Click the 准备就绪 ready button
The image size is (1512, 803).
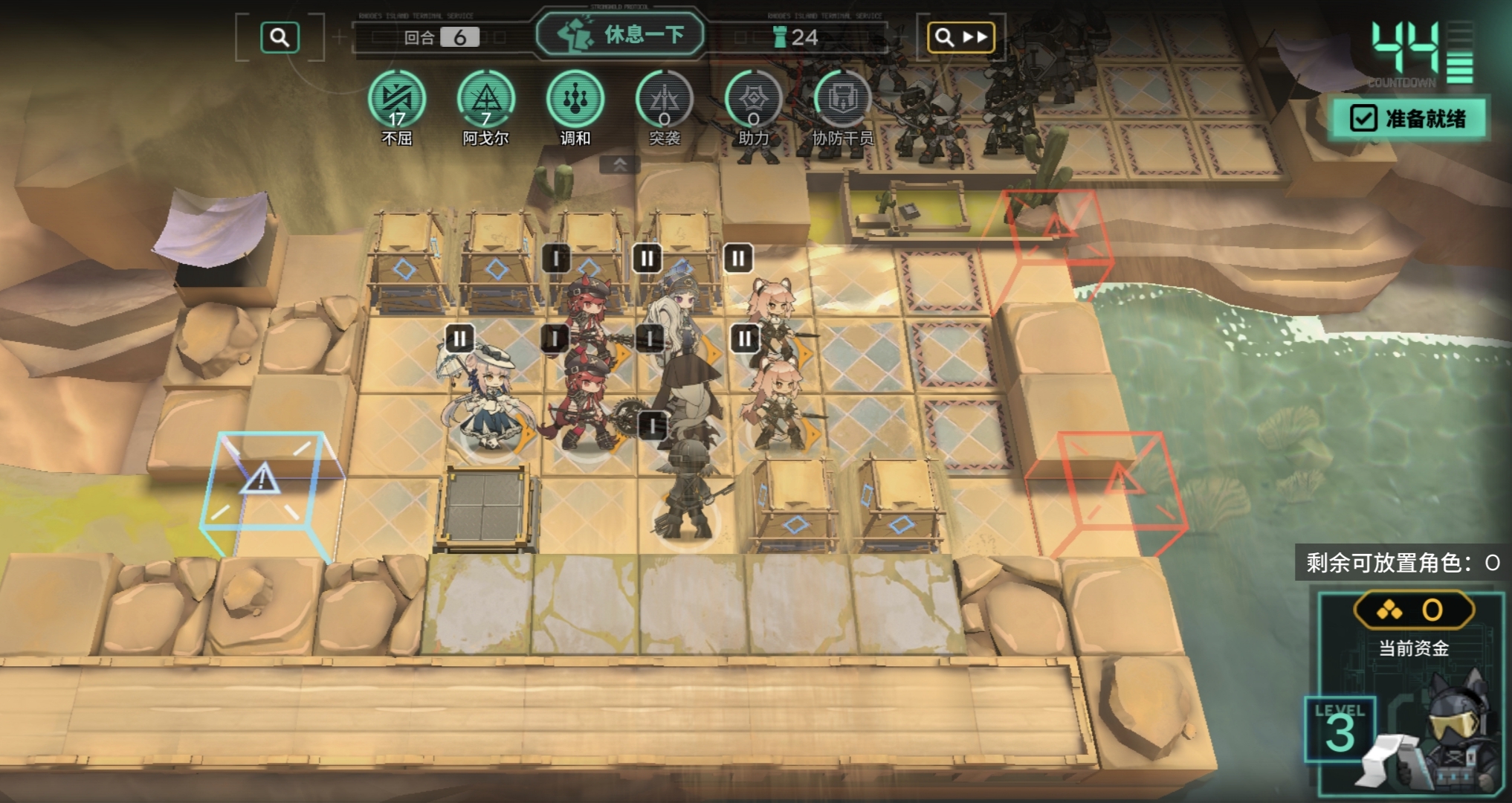pyautogui.click(x=1408, y=118)
